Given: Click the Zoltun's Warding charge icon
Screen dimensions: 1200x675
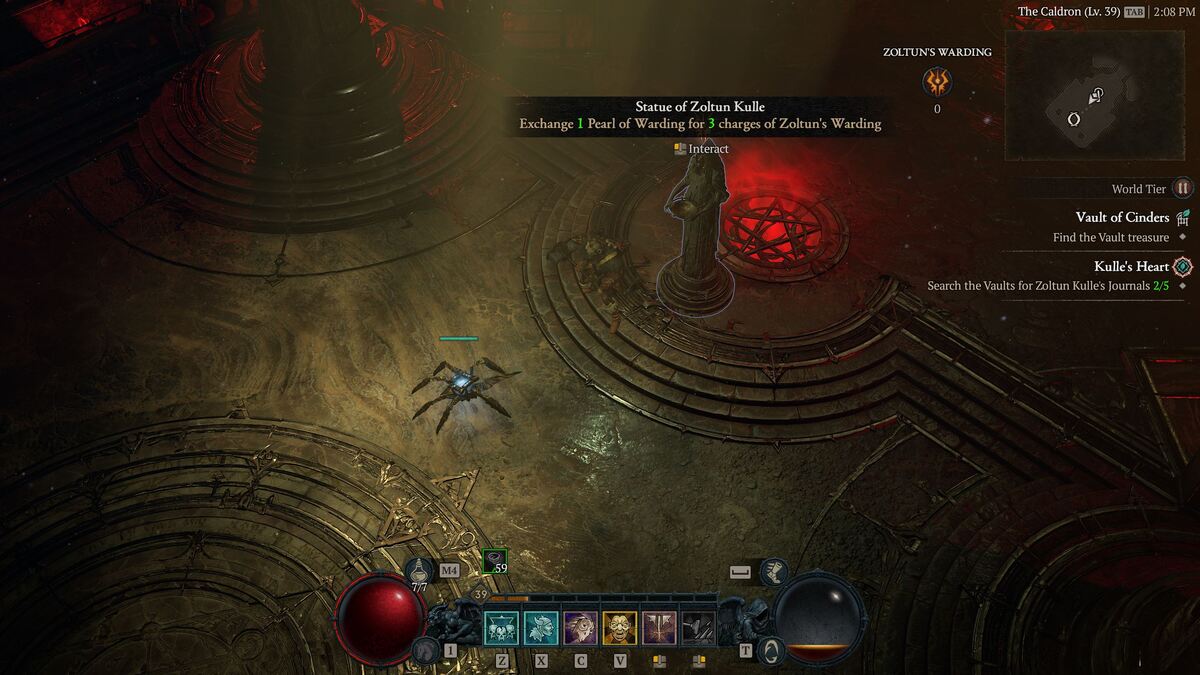Looking at the screenshot, I should click(x=937, y=82).
